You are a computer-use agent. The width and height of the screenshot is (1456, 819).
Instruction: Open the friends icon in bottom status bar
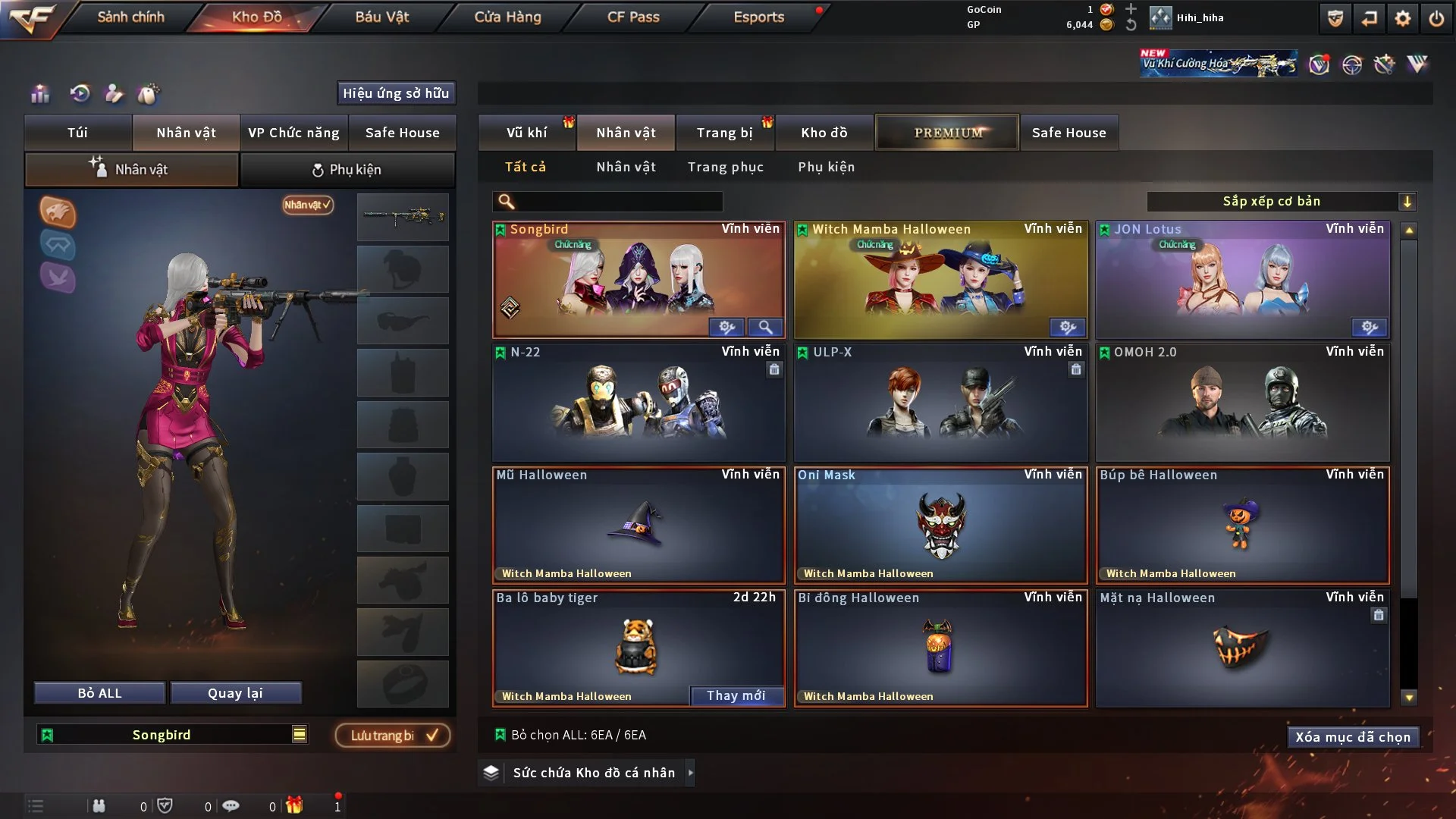pos(101,805)
